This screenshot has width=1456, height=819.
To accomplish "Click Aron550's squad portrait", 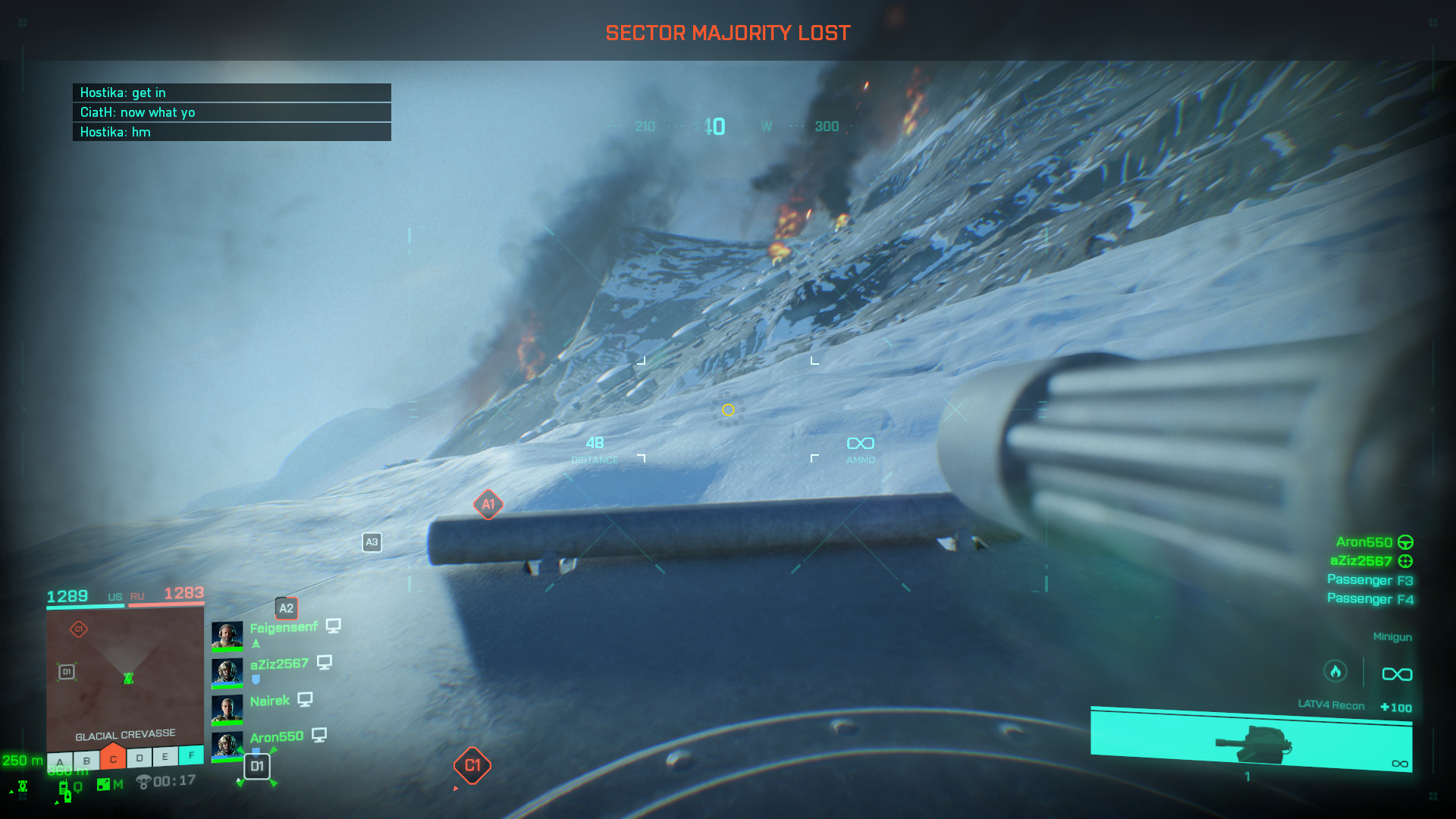I will coord(227,745).
